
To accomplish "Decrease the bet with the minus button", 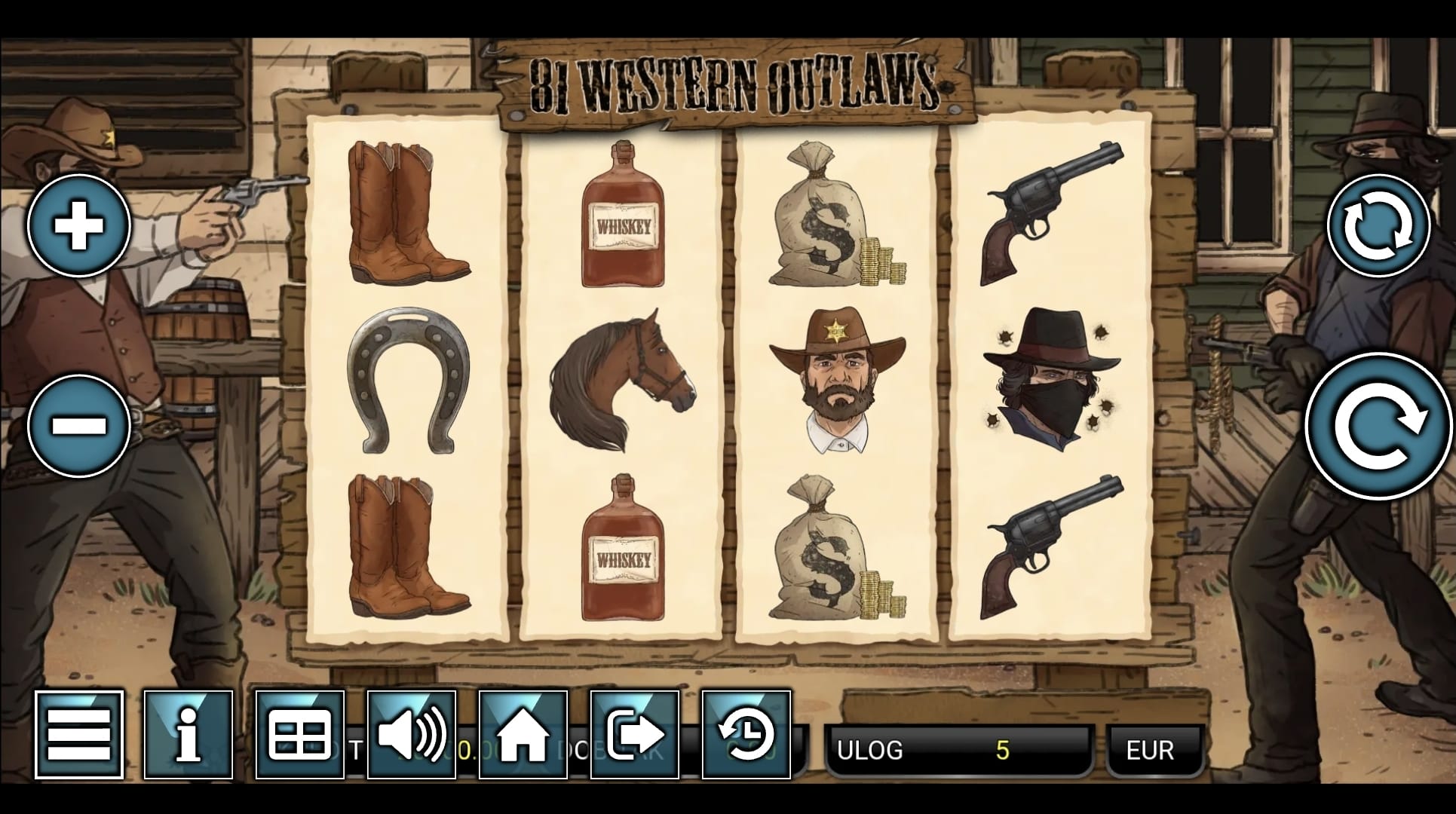I will 79,425.
